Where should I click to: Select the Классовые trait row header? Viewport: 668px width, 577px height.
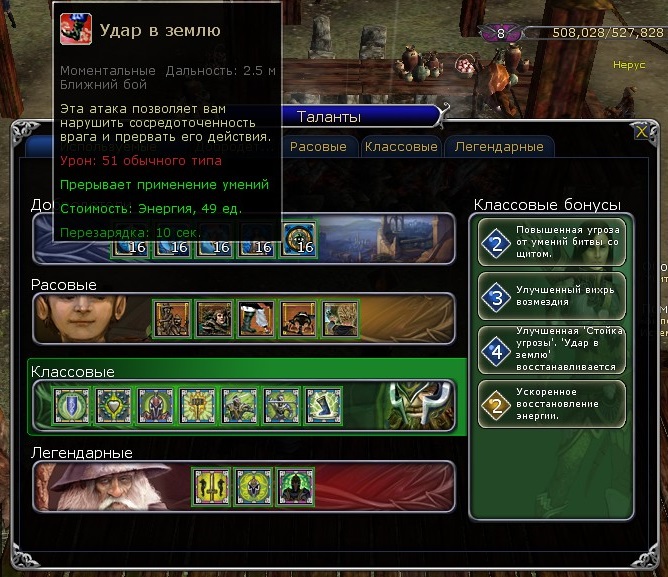tap(73, 372)
